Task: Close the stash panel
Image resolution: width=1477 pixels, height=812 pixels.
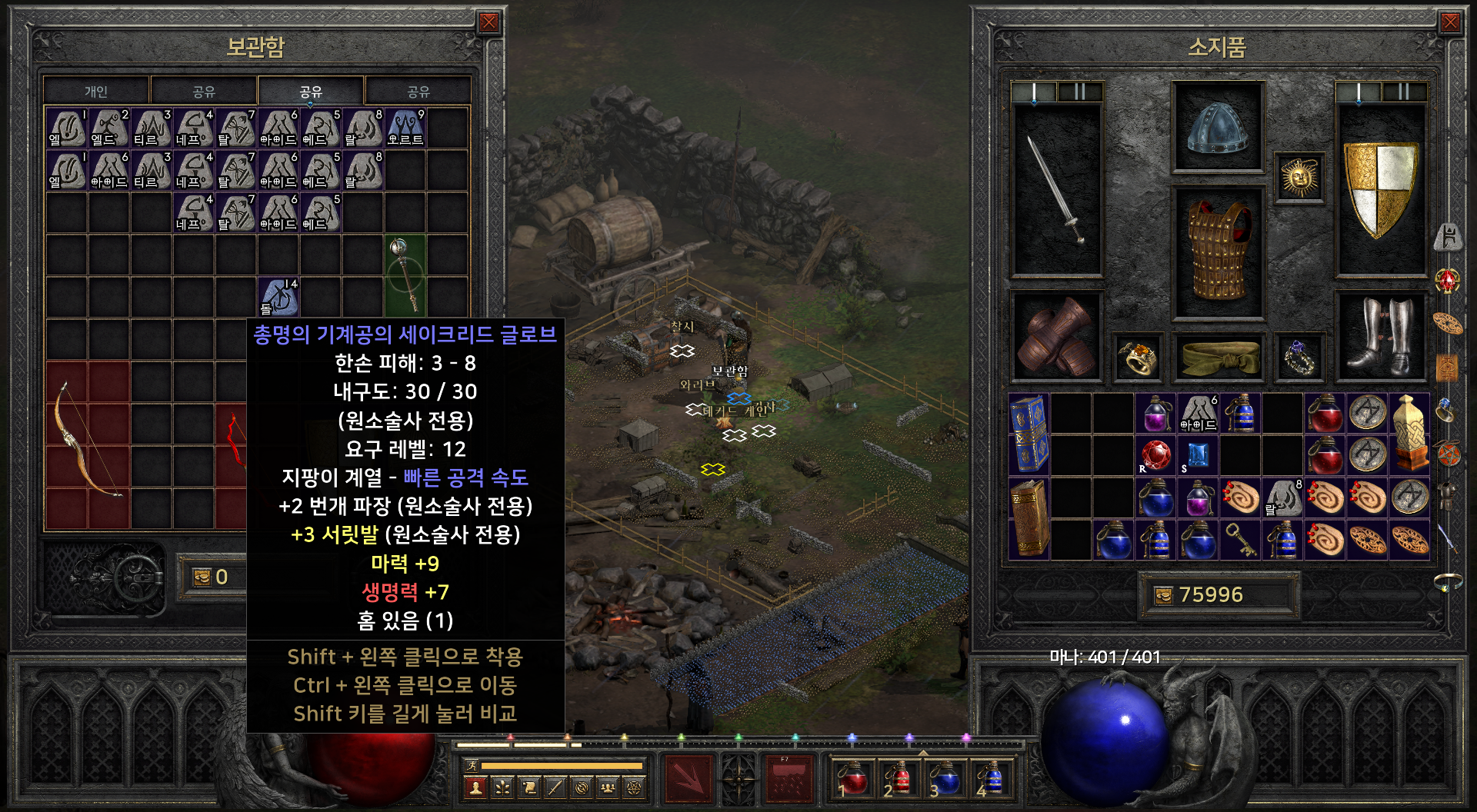Action: tap(488, 22)
